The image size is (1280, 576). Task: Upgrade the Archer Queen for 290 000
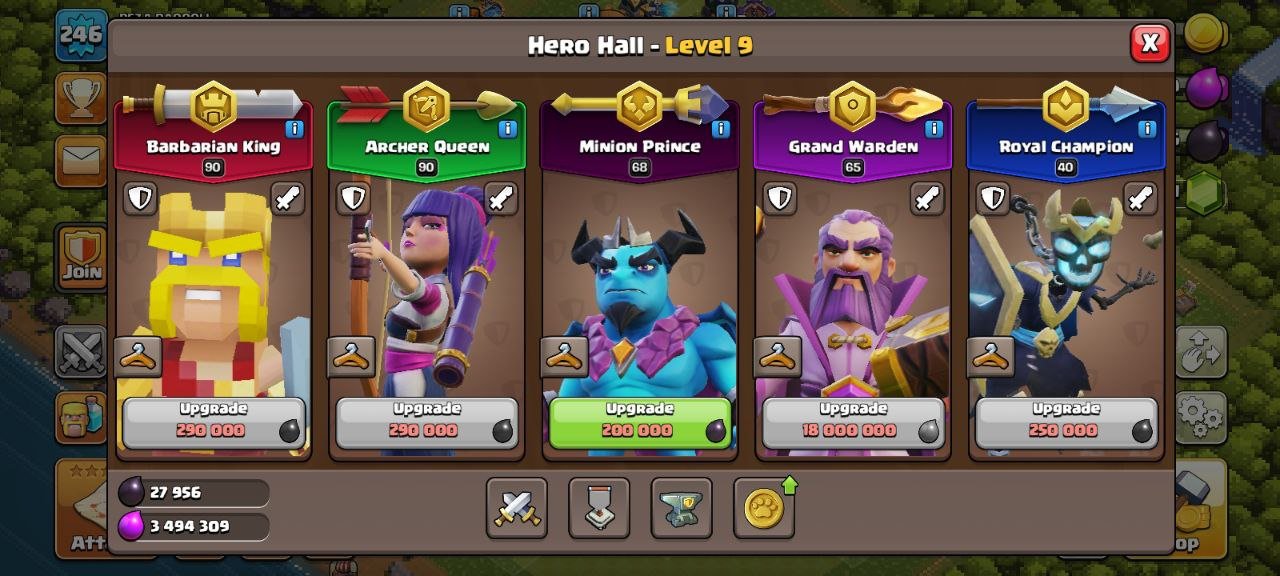tap(426, 422)
